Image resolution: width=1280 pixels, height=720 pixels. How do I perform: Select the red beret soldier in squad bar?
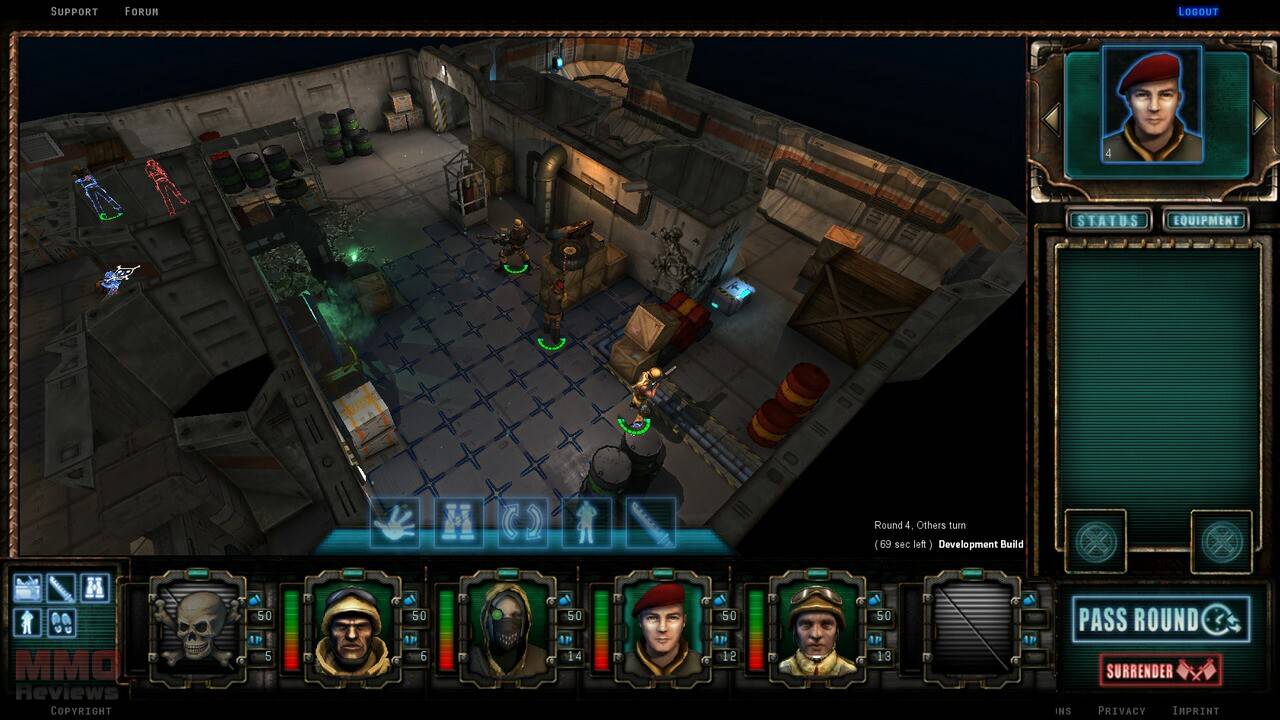click(662, 627)
